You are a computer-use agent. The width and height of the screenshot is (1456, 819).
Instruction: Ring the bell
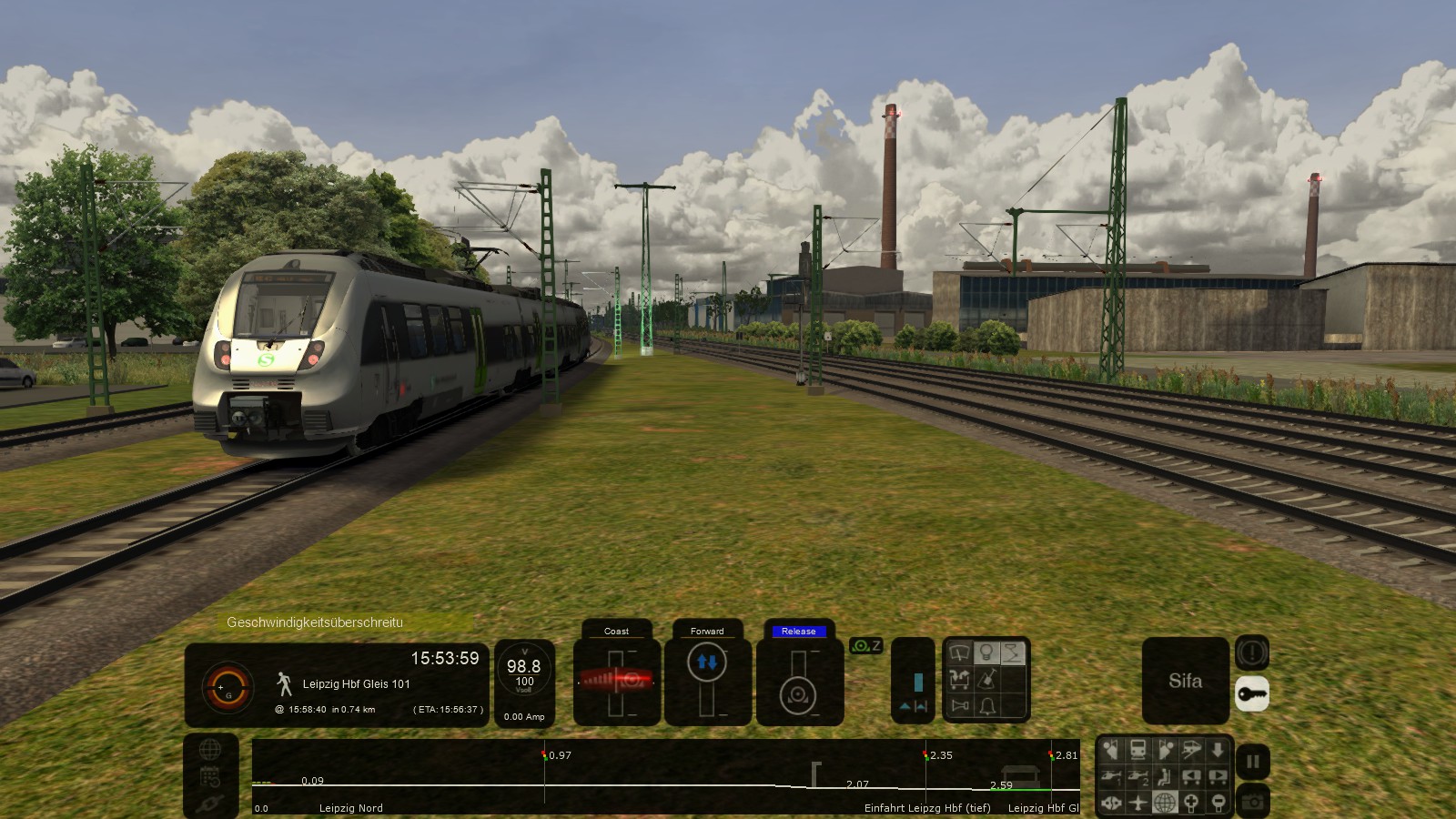[x=986, y=705]
